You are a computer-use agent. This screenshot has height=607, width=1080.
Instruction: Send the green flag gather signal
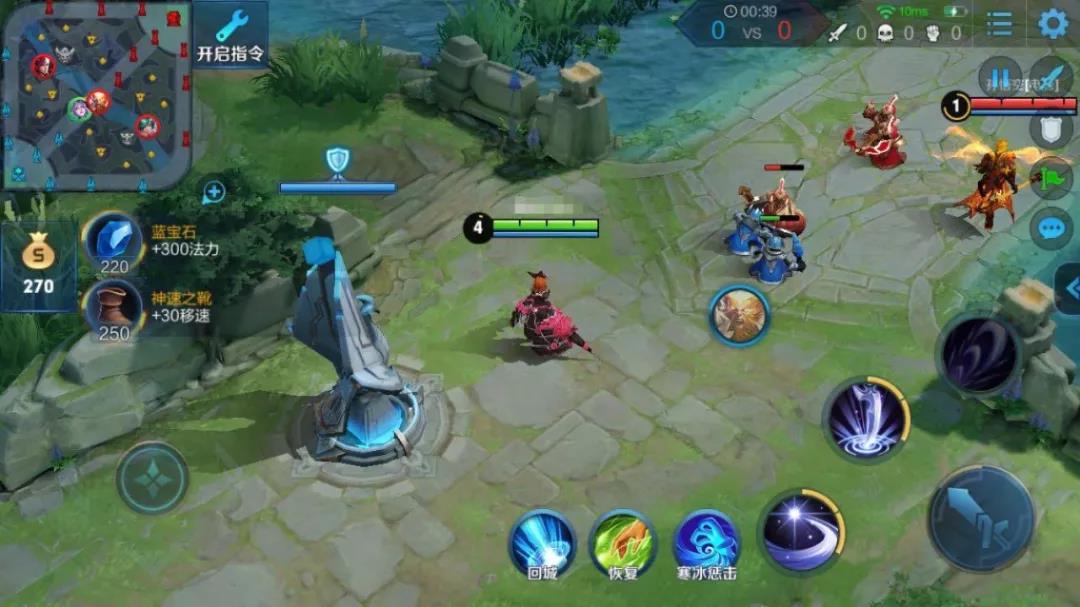pyautogui.click(x=1051, y=178)
